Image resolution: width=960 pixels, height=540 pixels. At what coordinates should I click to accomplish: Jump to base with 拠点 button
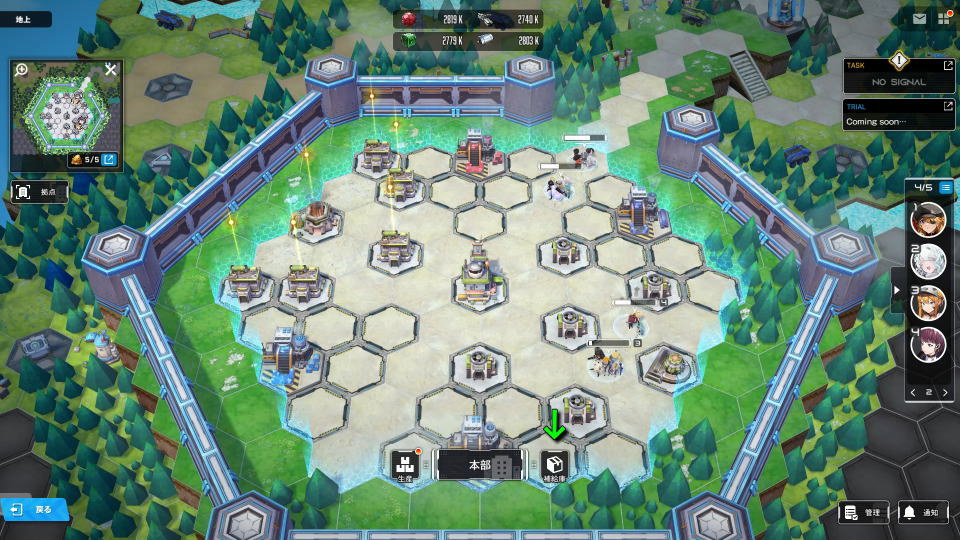coord(39,190)
